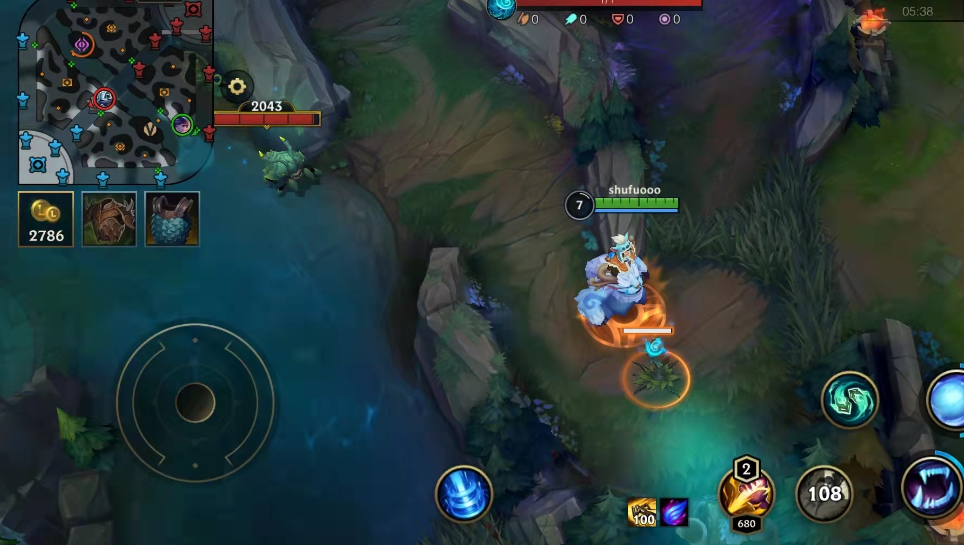Viewport: 964px width, 545px height.
Task: Use the golden item with the 100 counter
Action: point(642,512)
